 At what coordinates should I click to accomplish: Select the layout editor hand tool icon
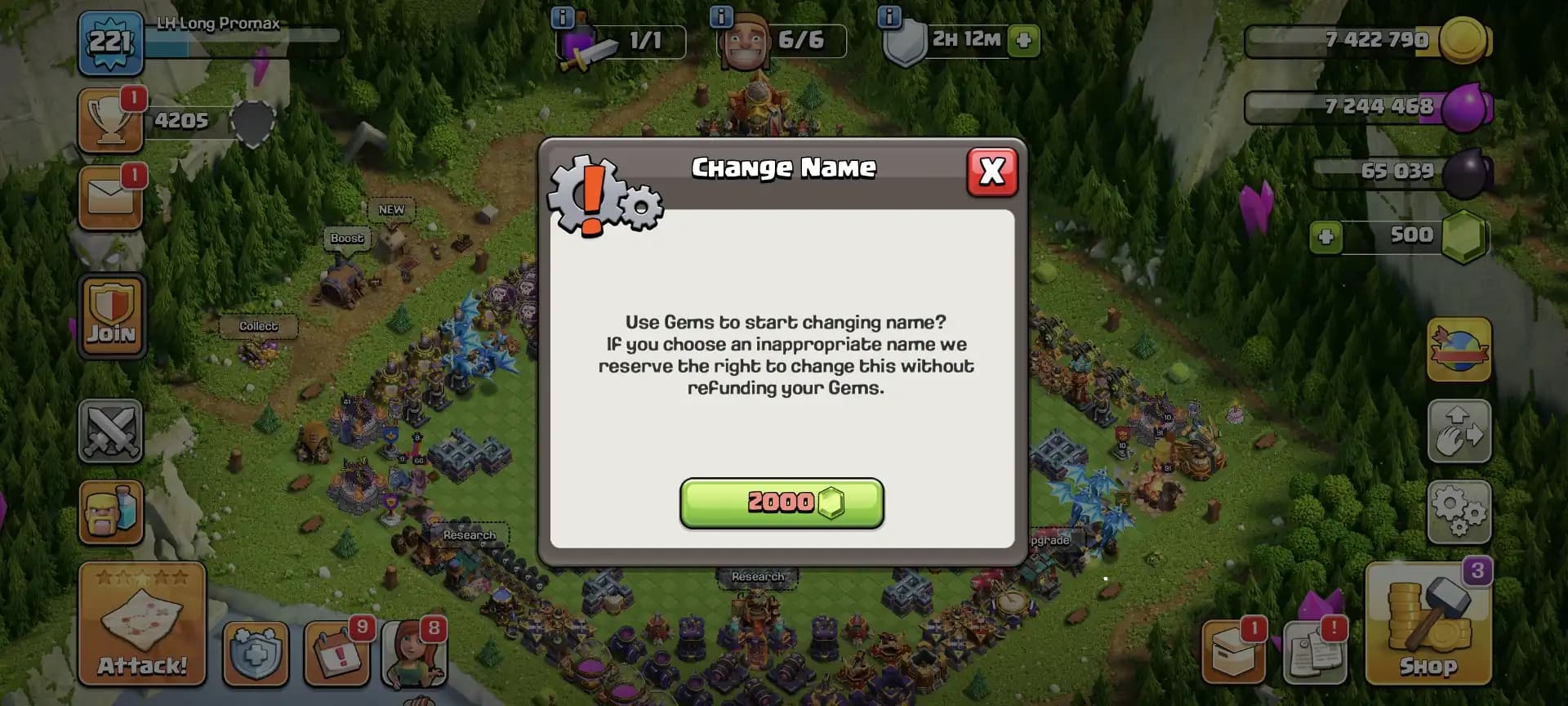pos(1459,431)
